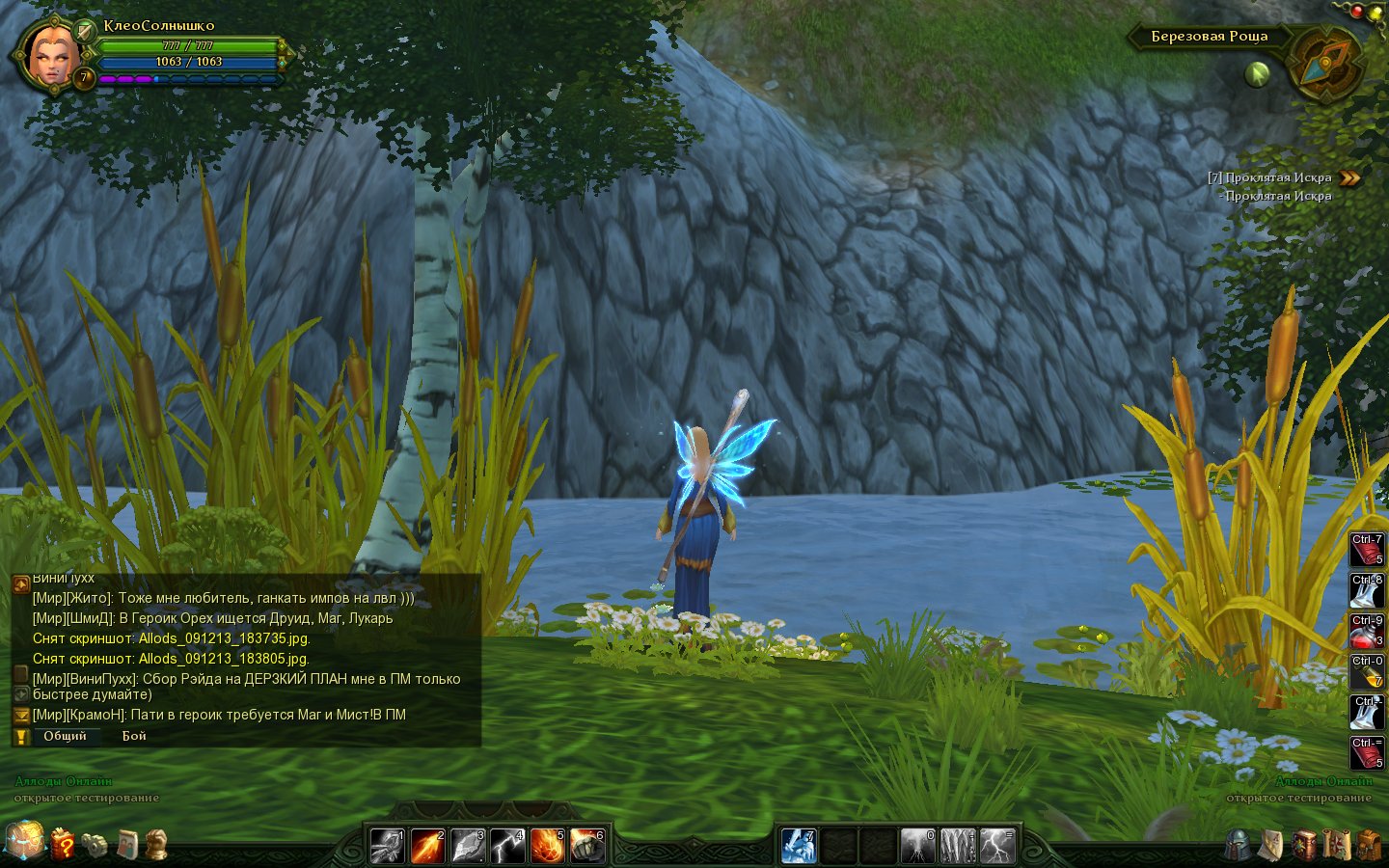Viewport: 1389px width, 868px height.
Task: Open the help book with question mark
Action: (x=63, y=844)
